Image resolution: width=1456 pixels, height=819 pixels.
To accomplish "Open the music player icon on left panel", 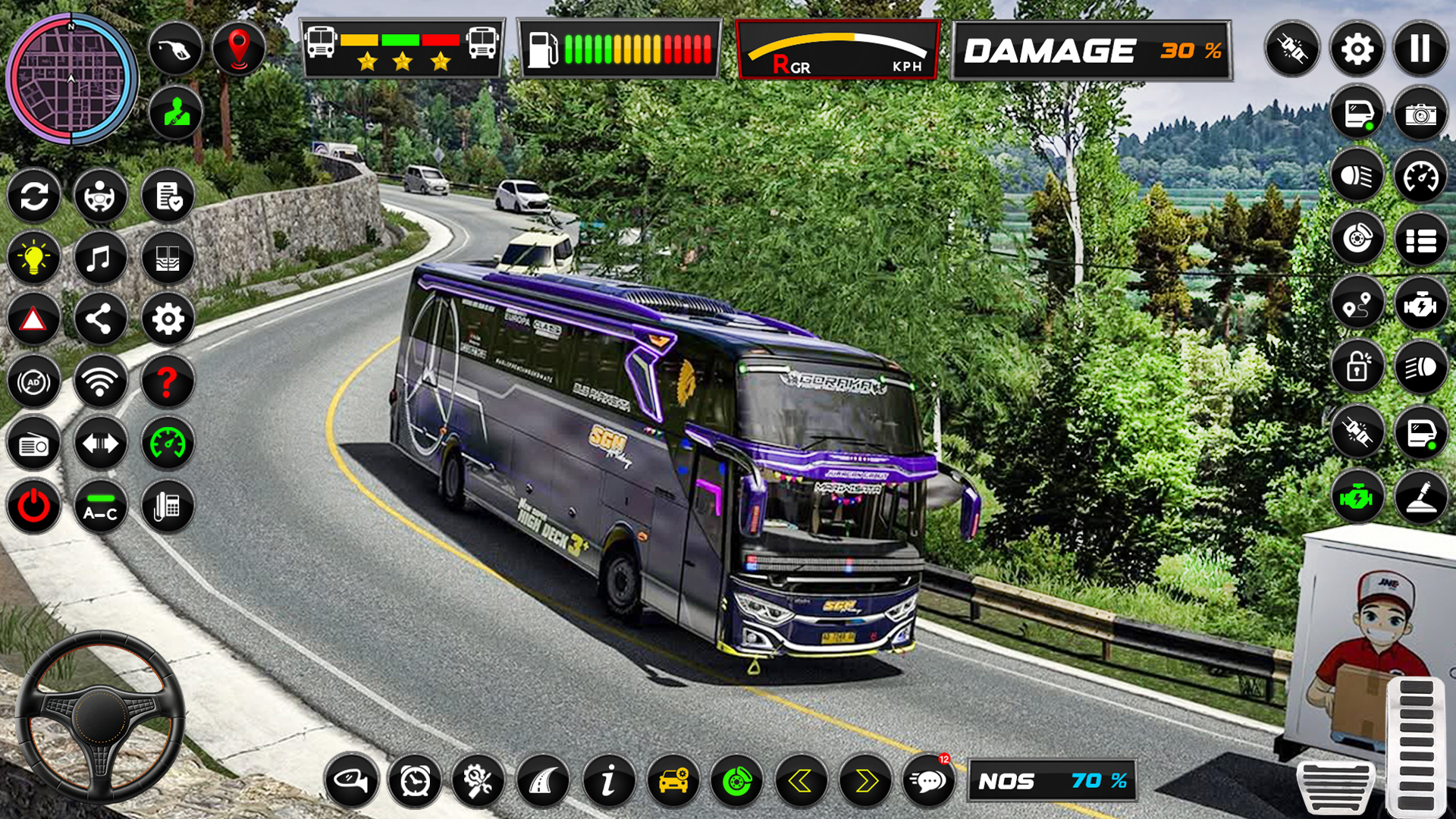I will [101, 258].
